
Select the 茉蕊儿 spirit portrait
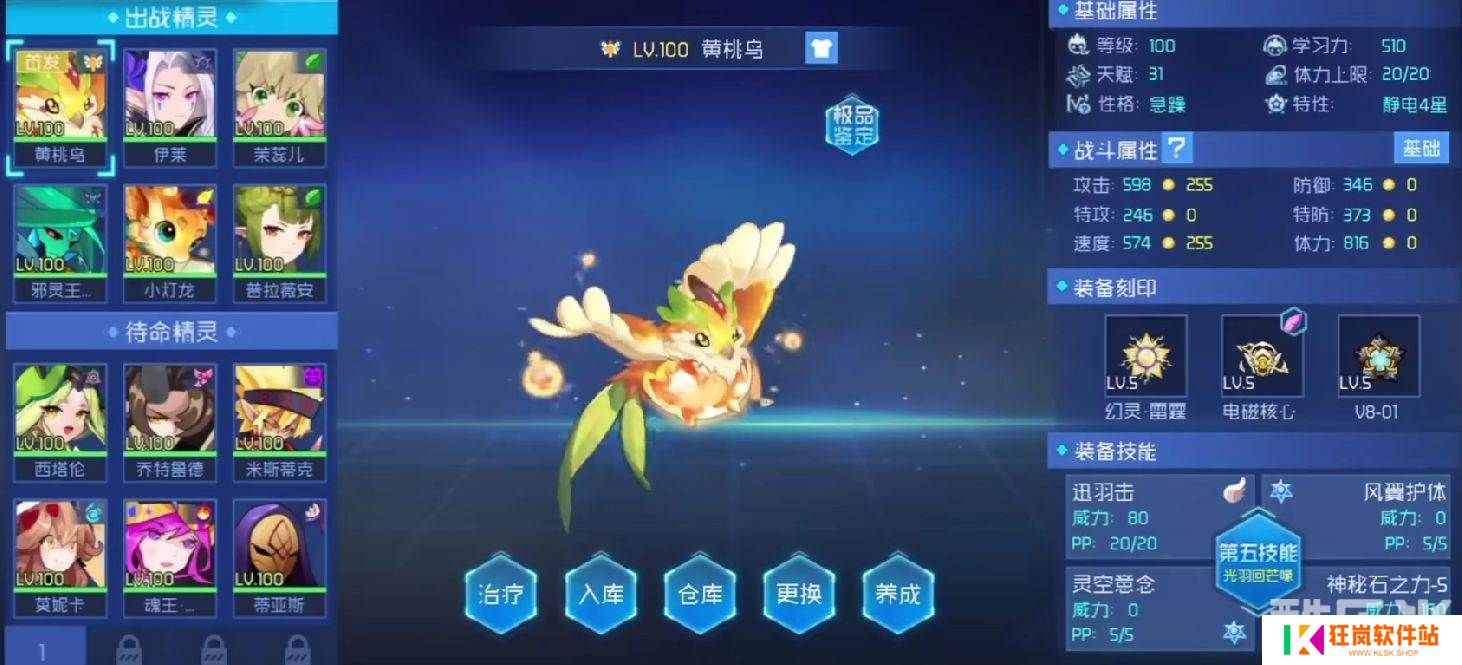pyautogui.click(x=280, y=97)
